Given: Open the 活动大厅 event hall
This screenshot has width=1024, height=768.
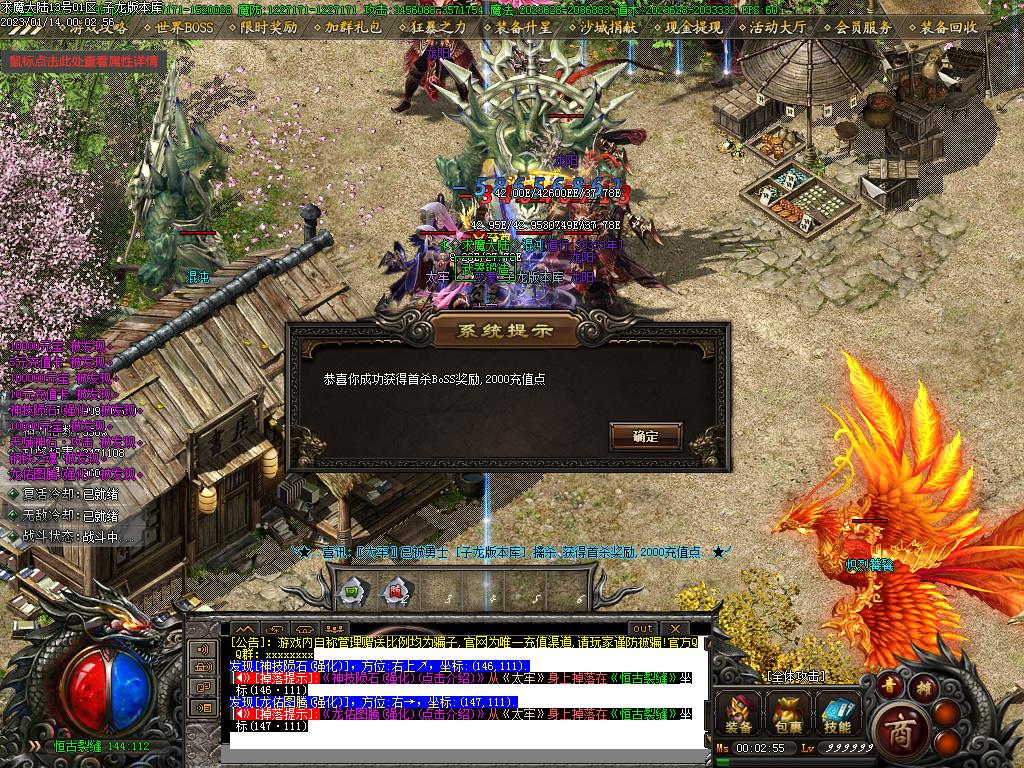Looking at the screenshot, I should pos(778,28).
